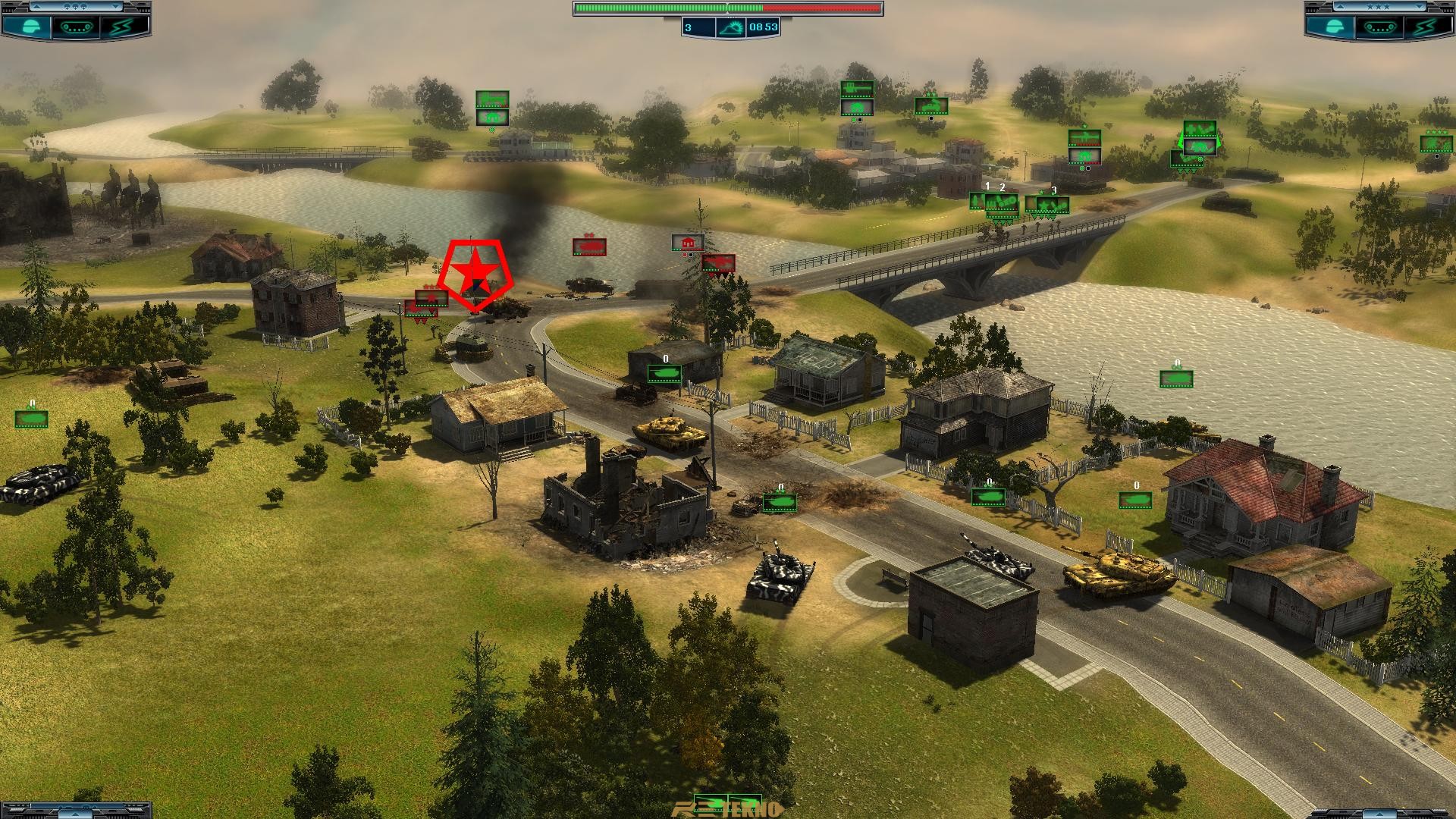The image size is (1456, 819).
Task: Select tank icon in the parachute panel
Action: click(75, 27)
